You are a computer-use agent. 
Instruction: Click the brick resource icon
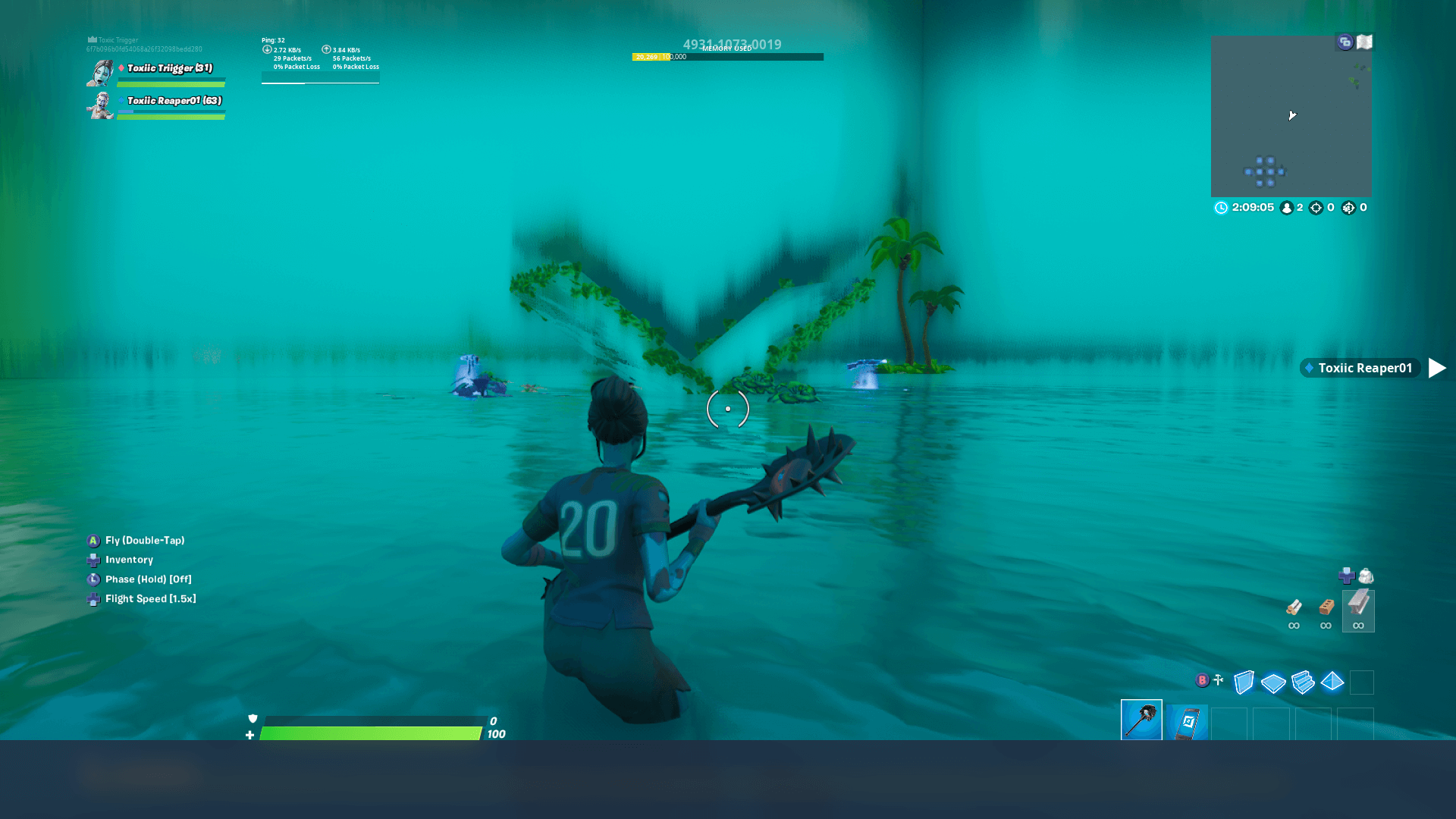point(1326,605)
